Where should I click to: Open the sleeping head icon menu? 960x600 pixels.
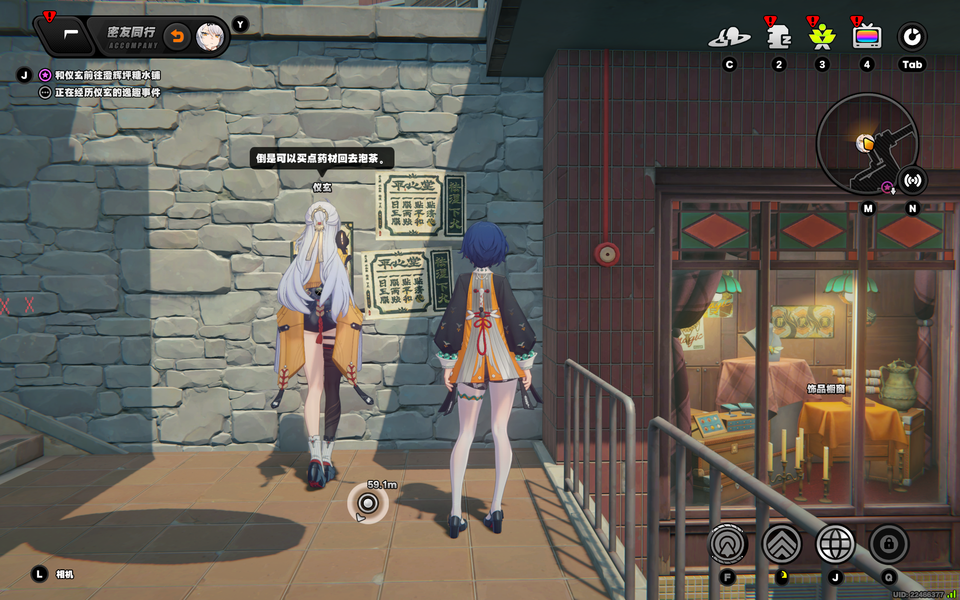coord(778,38)
